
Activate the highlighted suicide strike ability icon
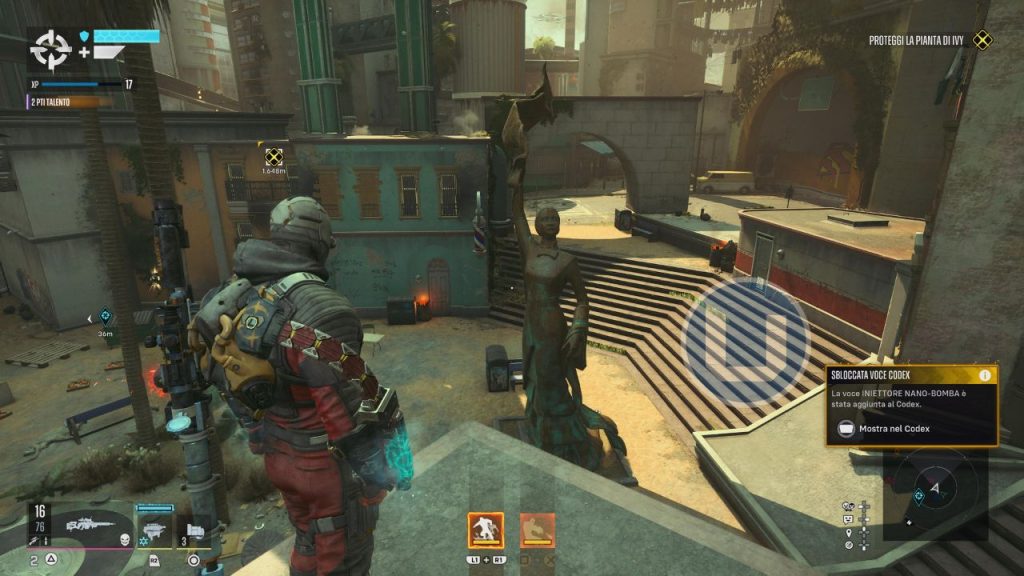click(486, 530)
